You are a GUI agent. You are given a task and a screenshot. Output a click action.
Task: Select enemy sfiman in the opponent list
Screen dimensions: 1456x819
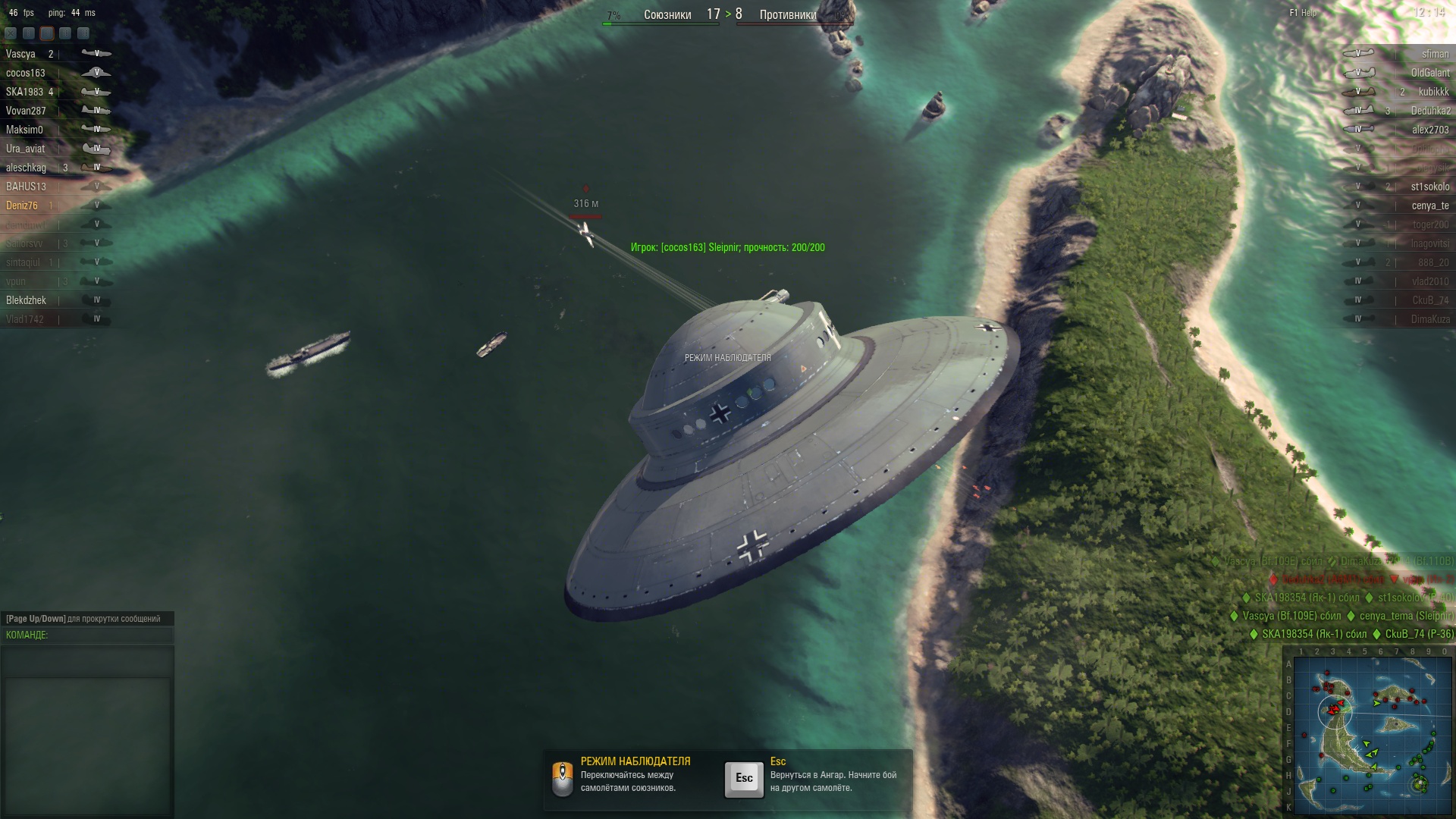(x=1435, y=54)
